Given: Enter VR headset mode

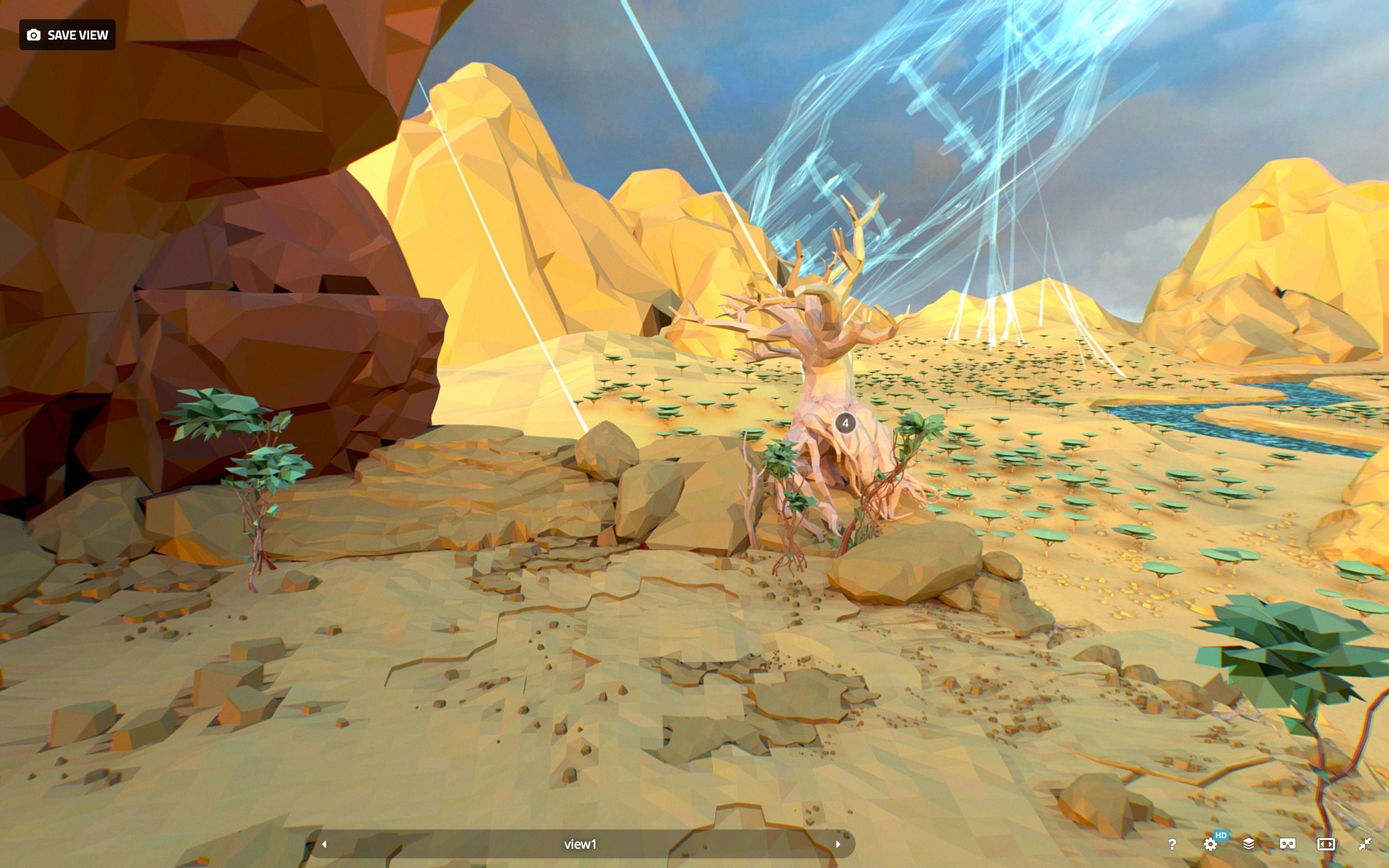Looking at the screenshot, I should [1287, 844].
